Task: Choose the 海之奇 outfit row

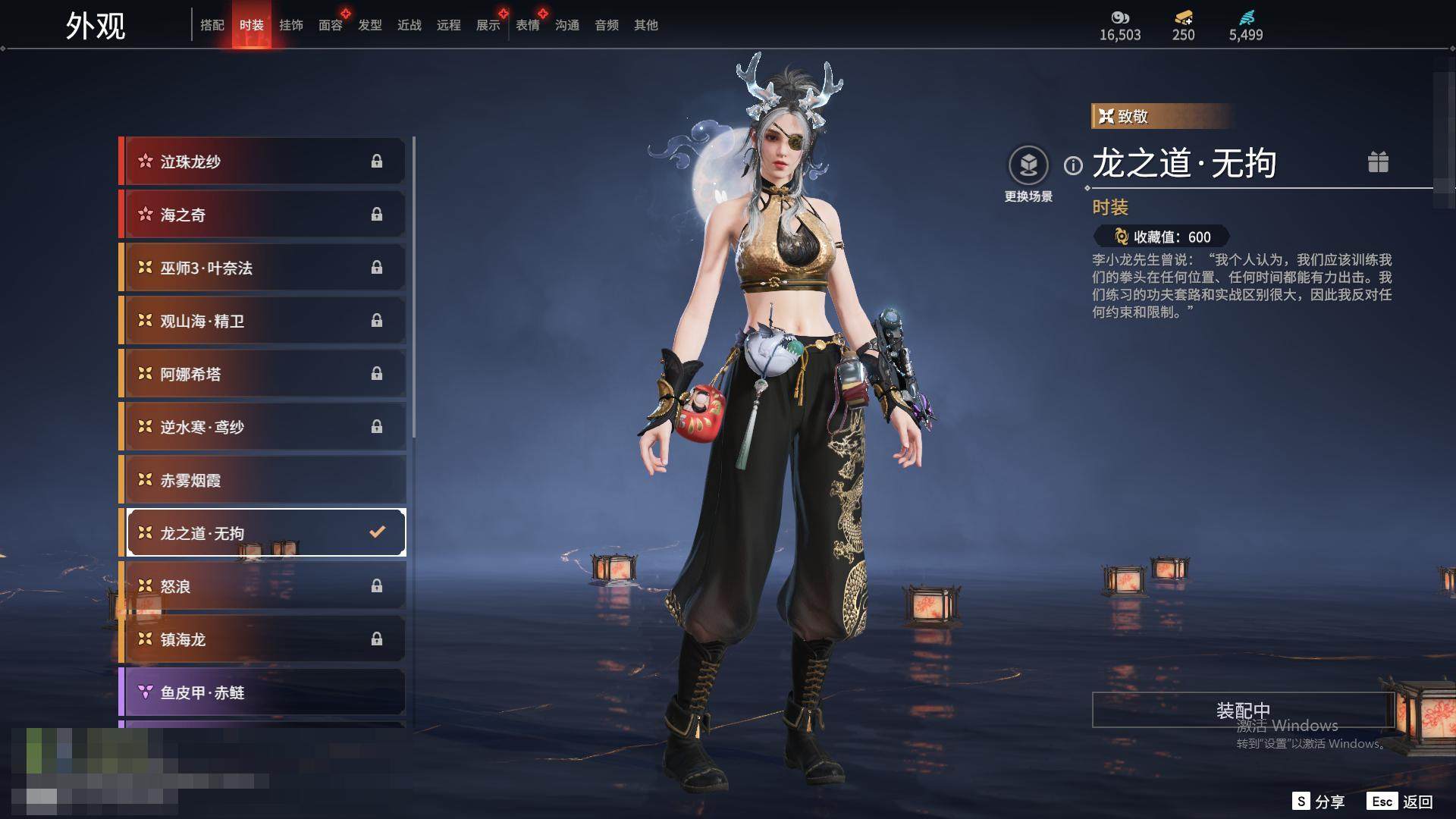Action: pos(262,215)
